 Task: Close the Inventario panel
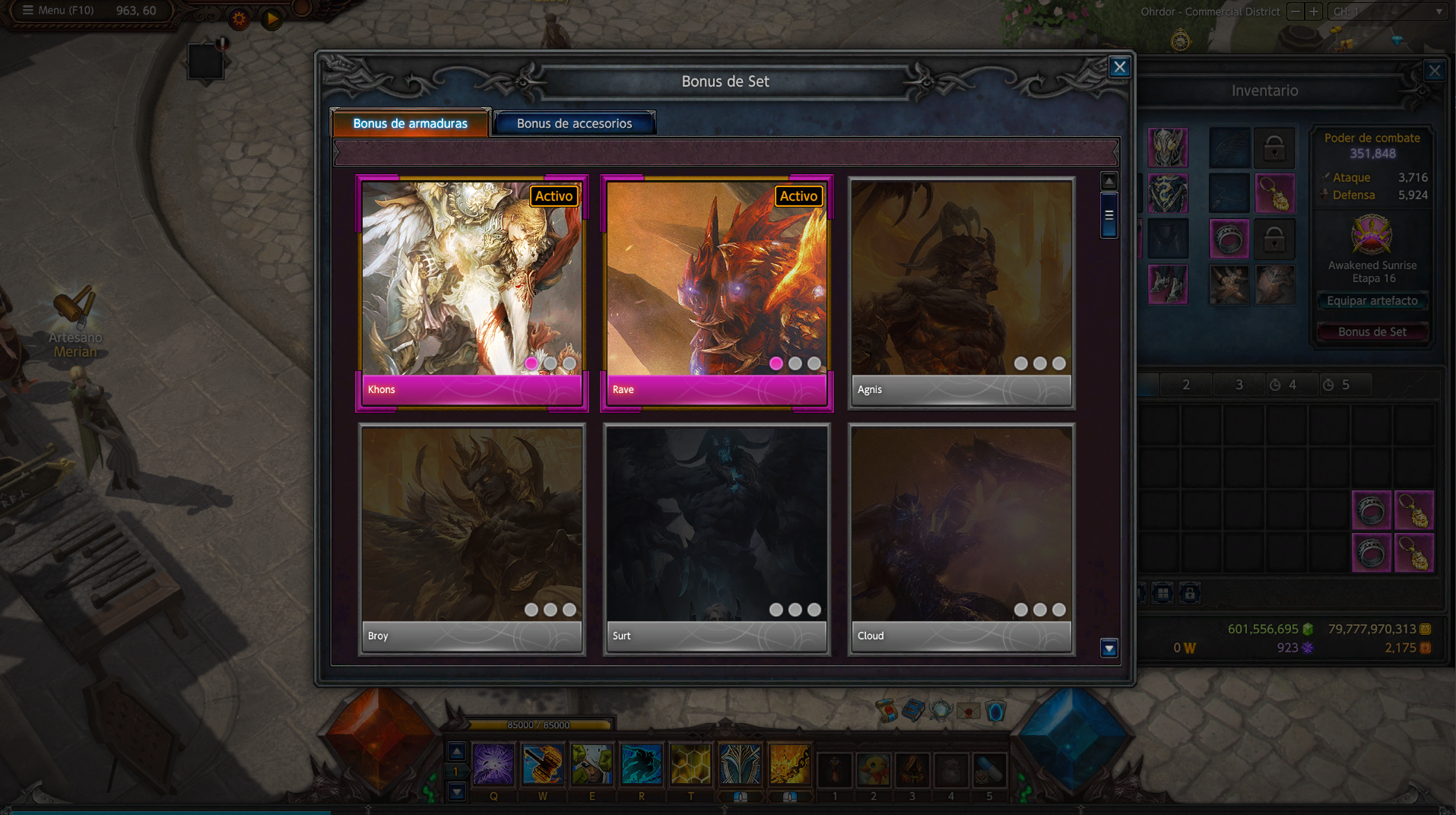tap(1434, 71)
